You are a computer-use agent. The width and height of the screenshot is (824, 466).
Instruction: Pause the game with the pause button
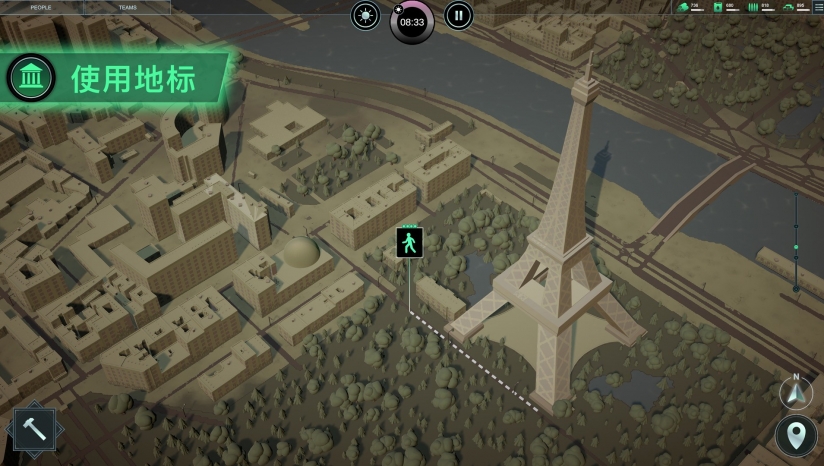pos(458,15)
